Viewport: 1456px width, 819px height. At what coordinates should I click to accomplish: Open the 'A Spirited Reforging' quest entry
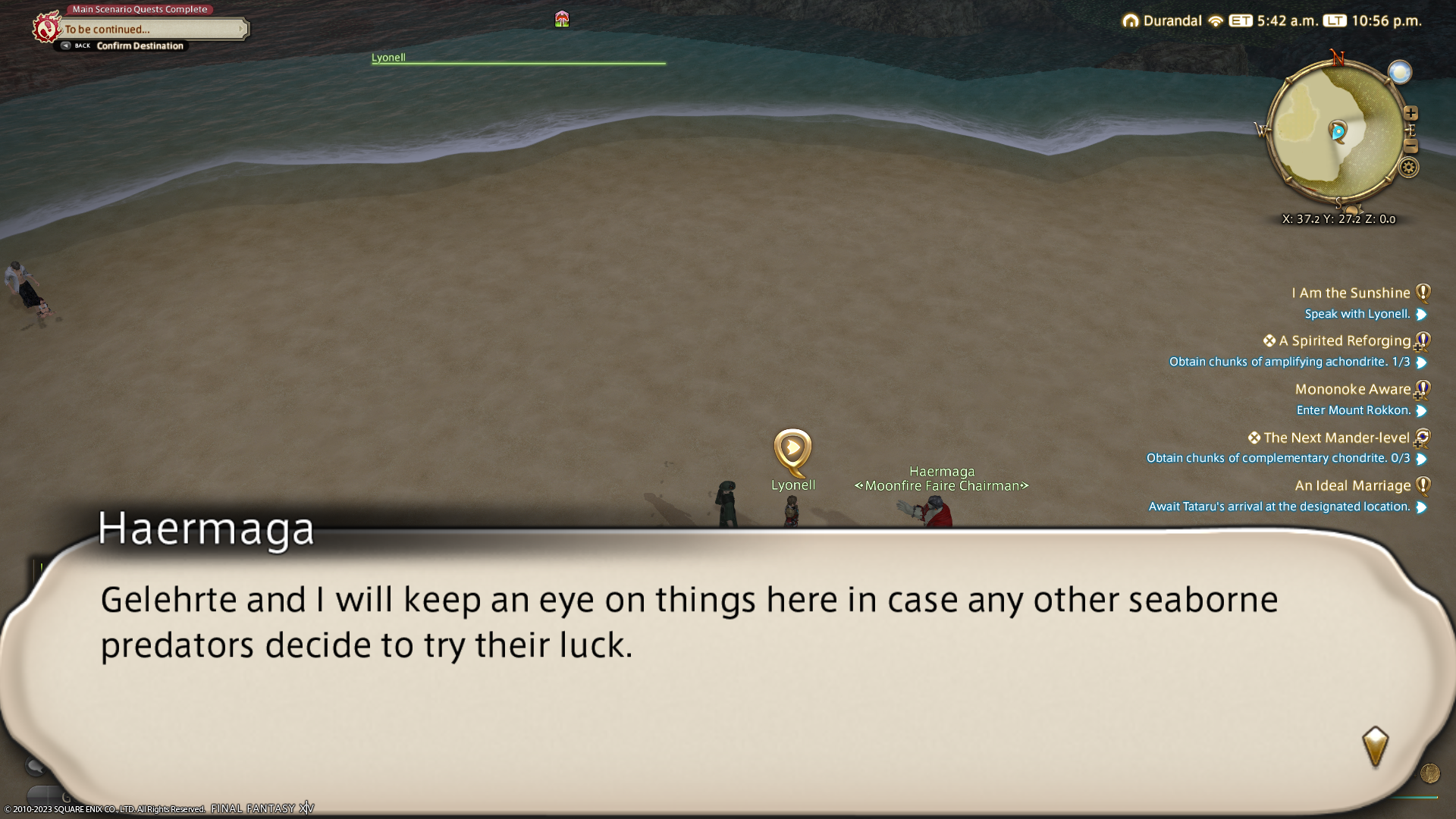coord(1344,341)
